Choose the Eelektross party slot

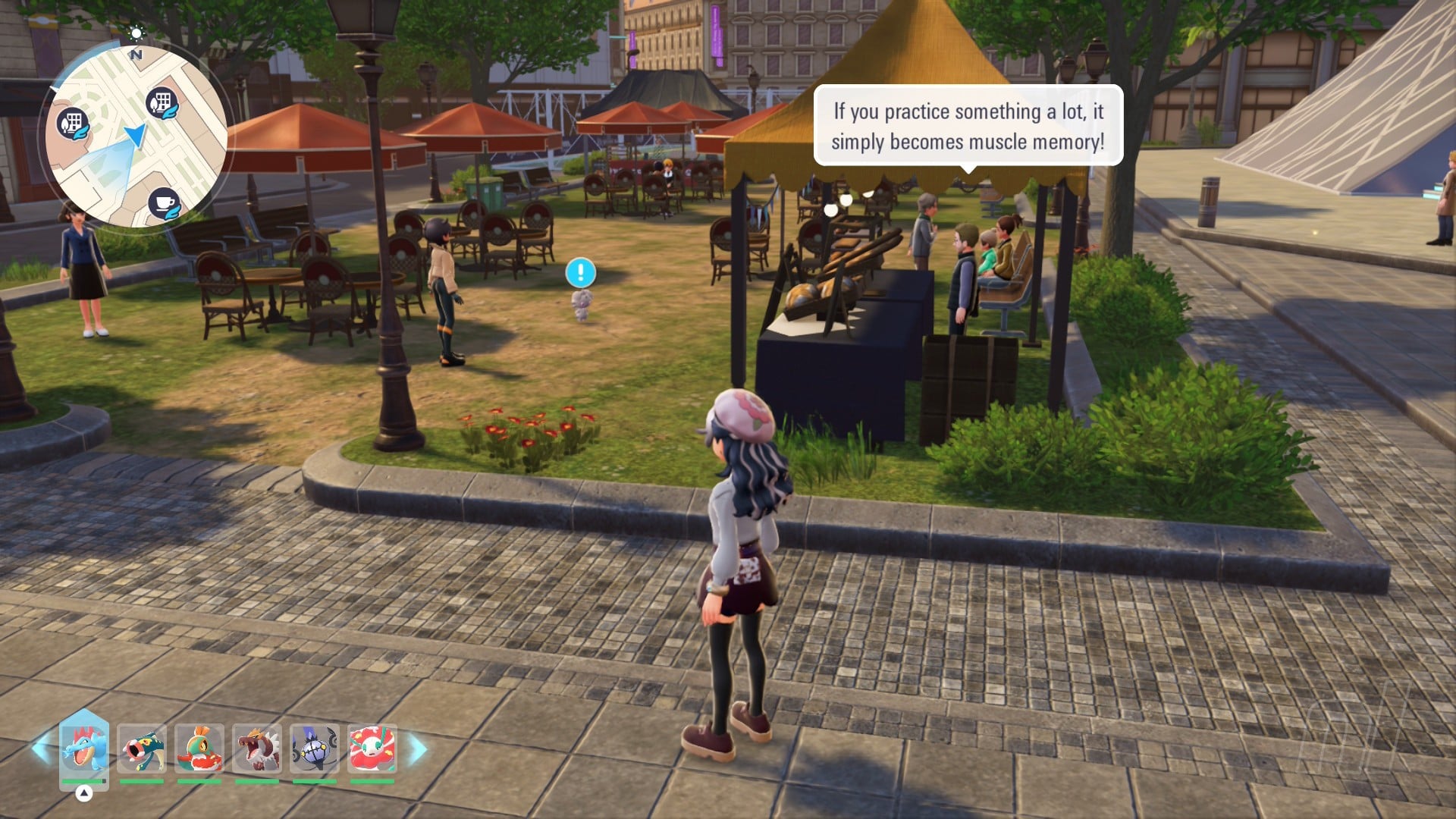142,748
